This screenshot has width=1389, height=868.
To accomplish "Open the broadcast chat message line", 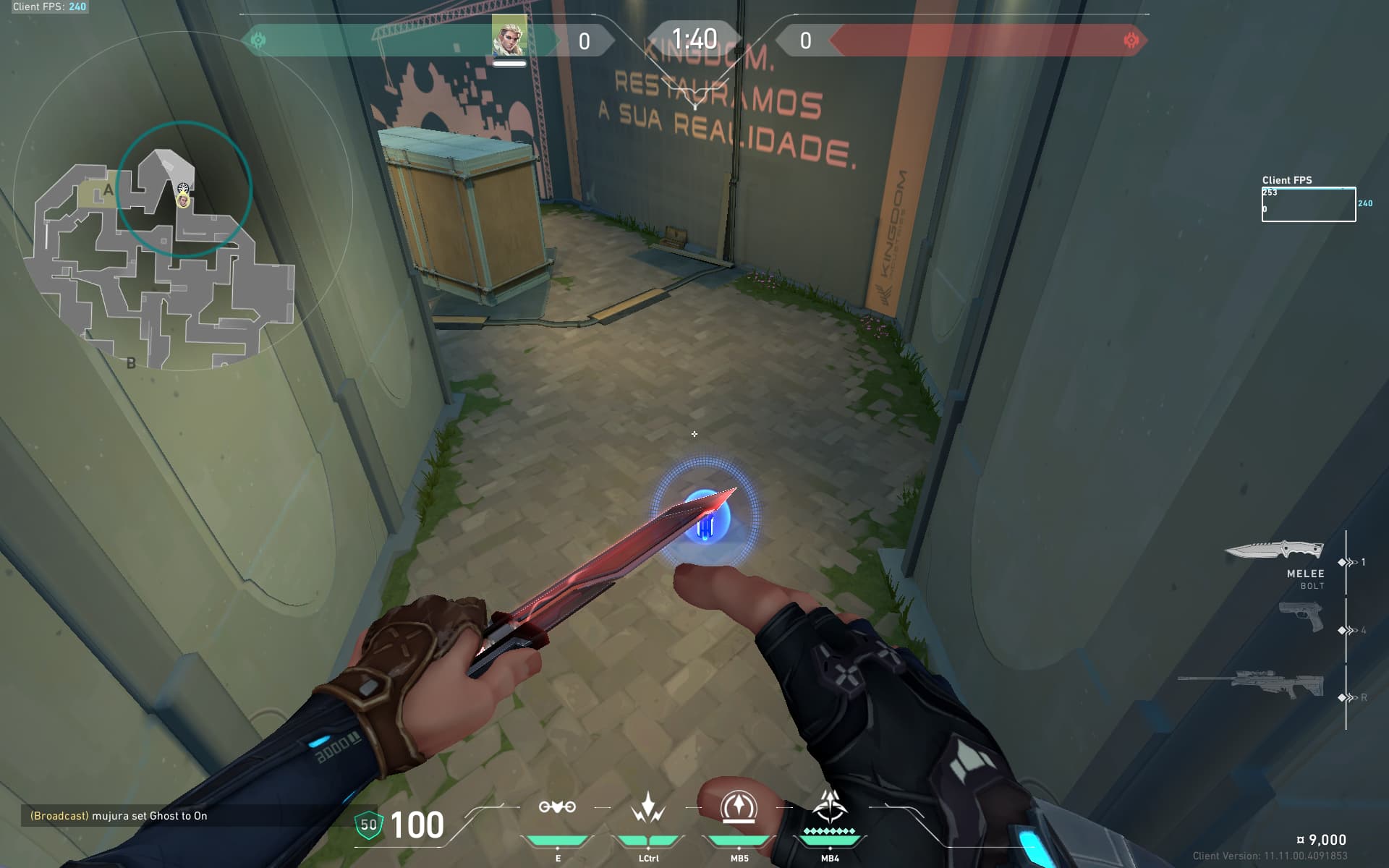I will (119, 816).
